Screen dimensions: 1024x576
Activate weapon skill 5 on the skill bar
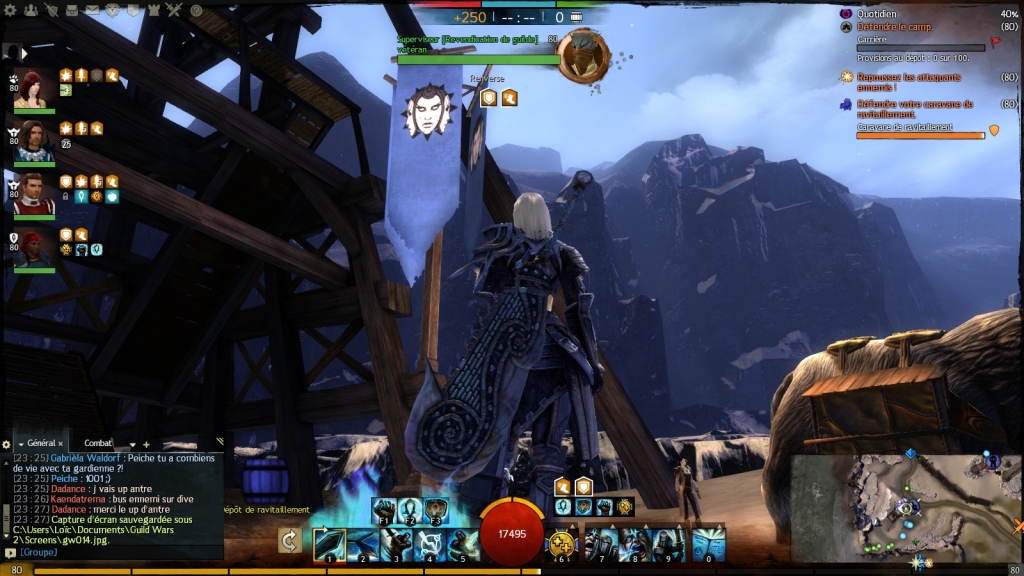[x=462, y=545]
